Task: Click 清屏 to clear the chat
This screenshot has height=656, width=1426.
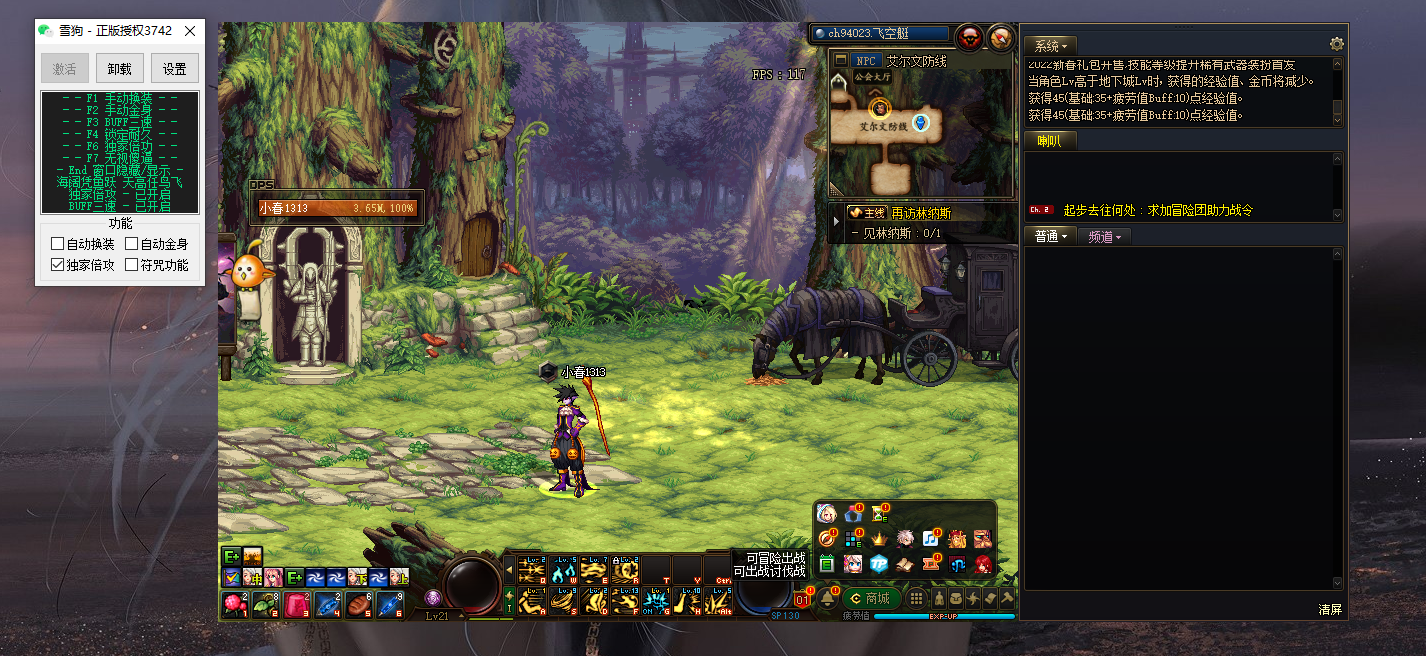Action: click(x=1329, y=609)
